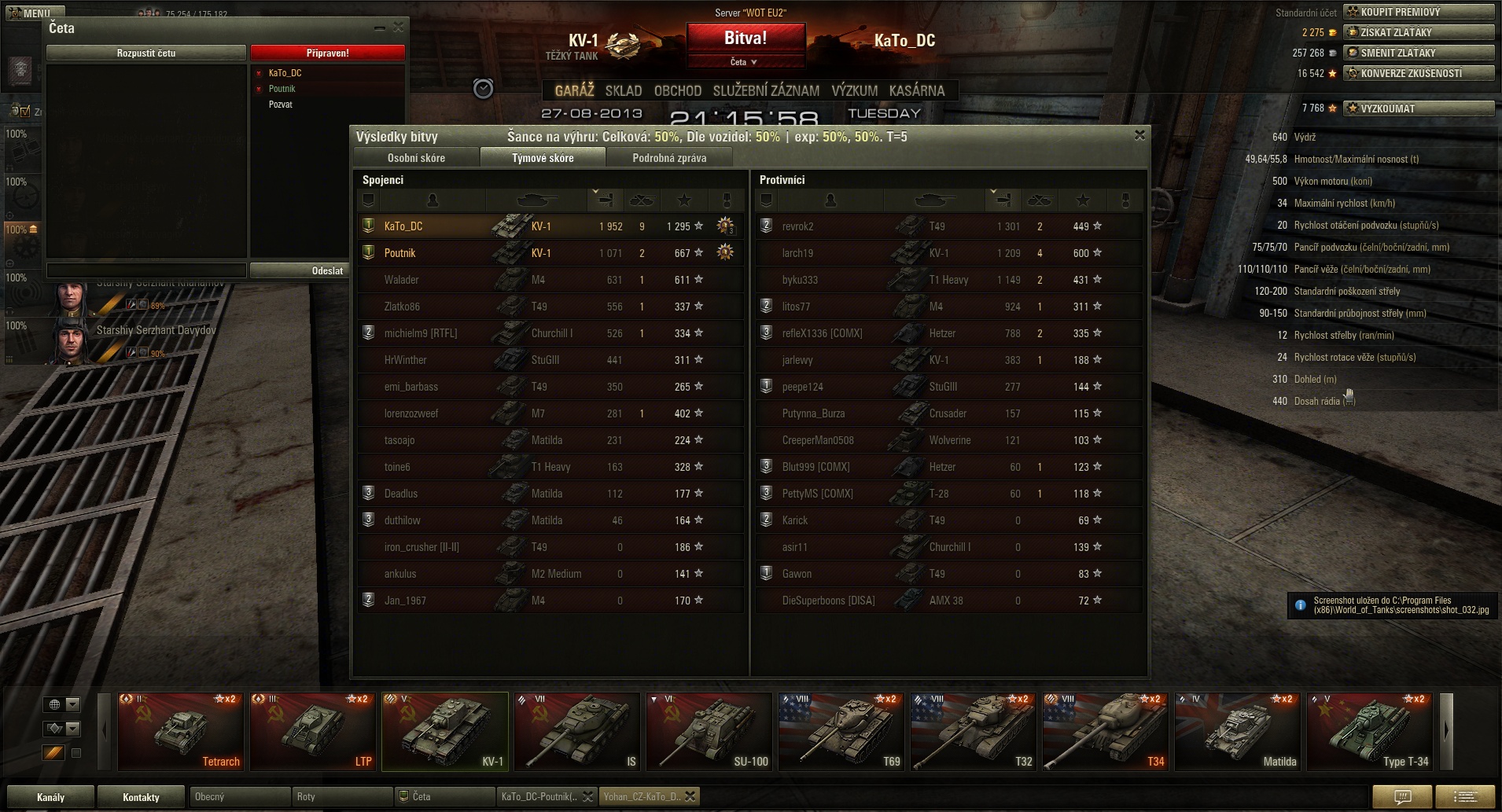Close the Výsledky bitvy results window

[x=1139, y=135]
